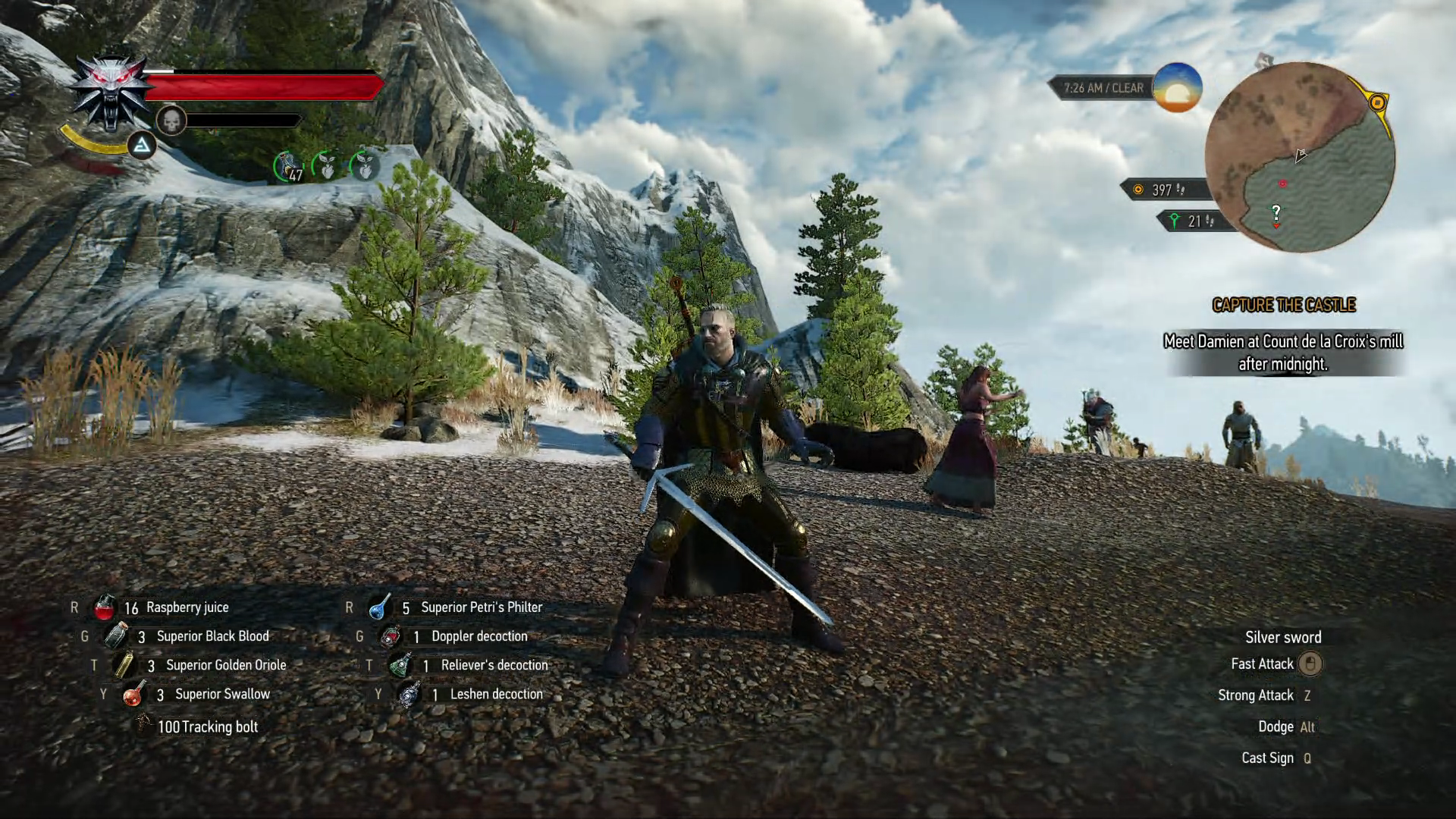The height and width of the screenshot is (819, 1456).
Task: Use the Raspberry juice slot
Action: pos(105,607)
